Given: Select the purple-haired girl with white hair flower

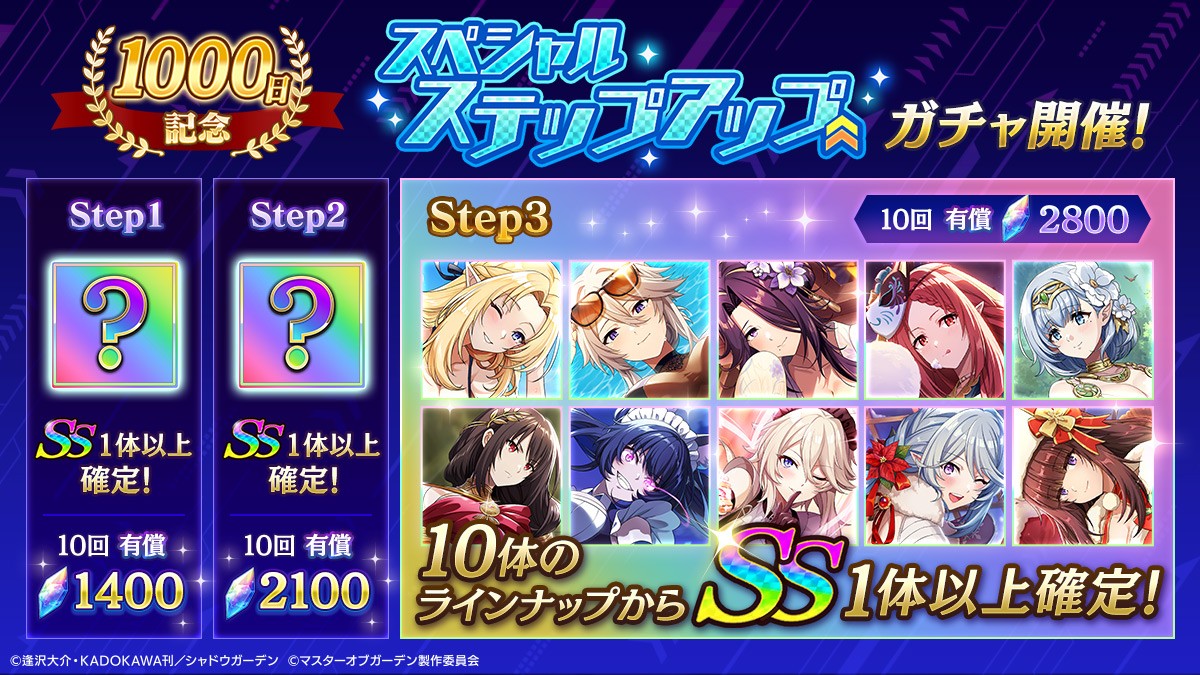Looking at the screenshot, I should coord(787,328).
